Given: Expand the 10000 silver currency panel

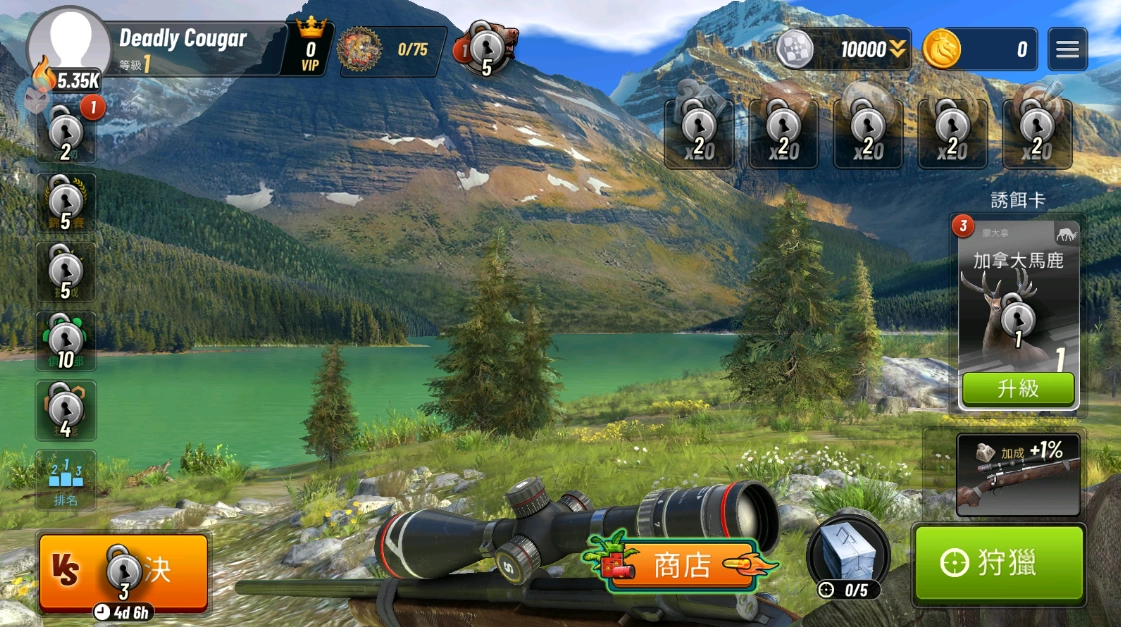Looking at the screenshot, I should [845, 49].
